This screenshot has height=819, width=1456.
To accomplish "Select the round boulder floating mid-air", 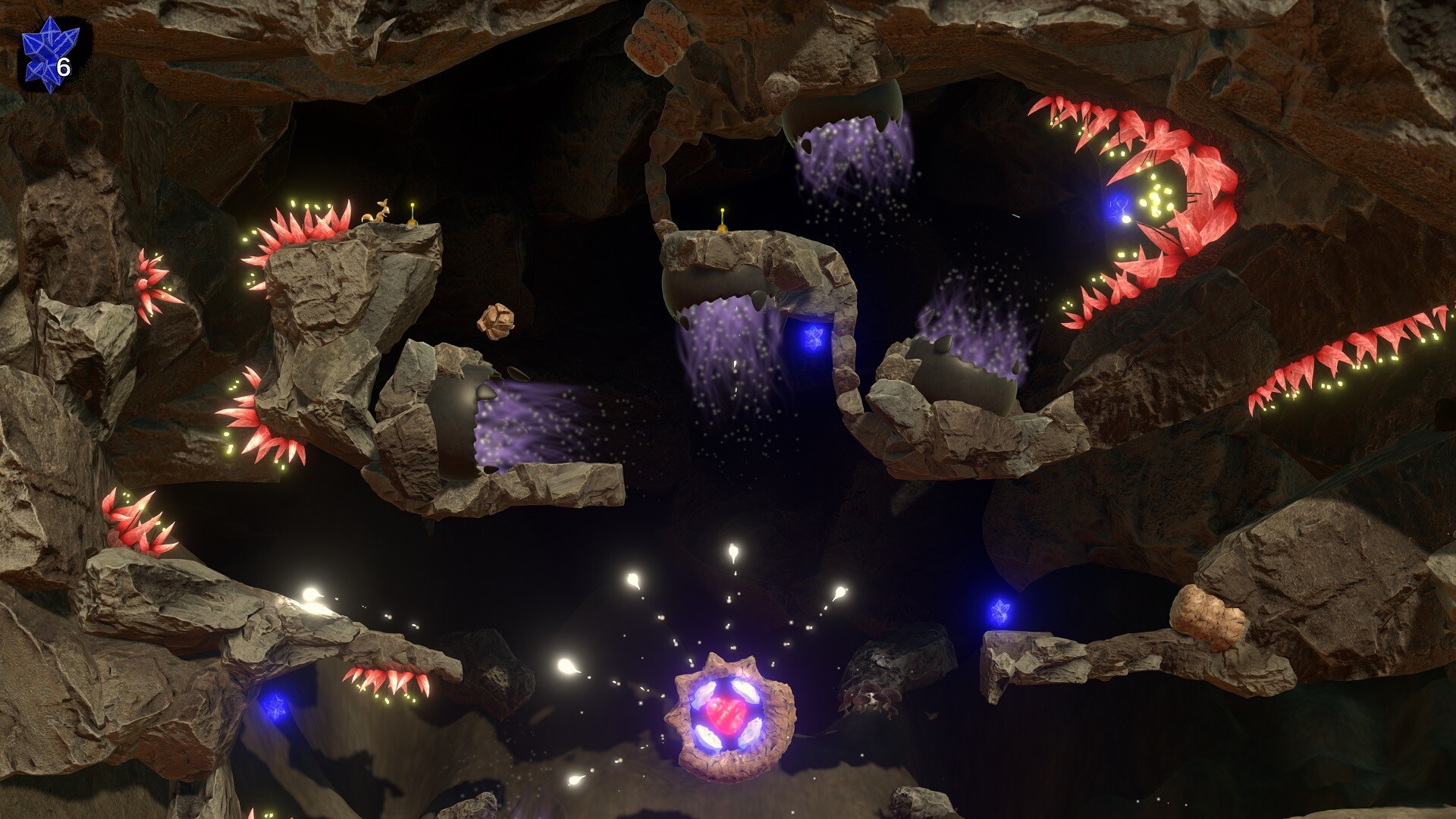I will [x=497, y=322].
